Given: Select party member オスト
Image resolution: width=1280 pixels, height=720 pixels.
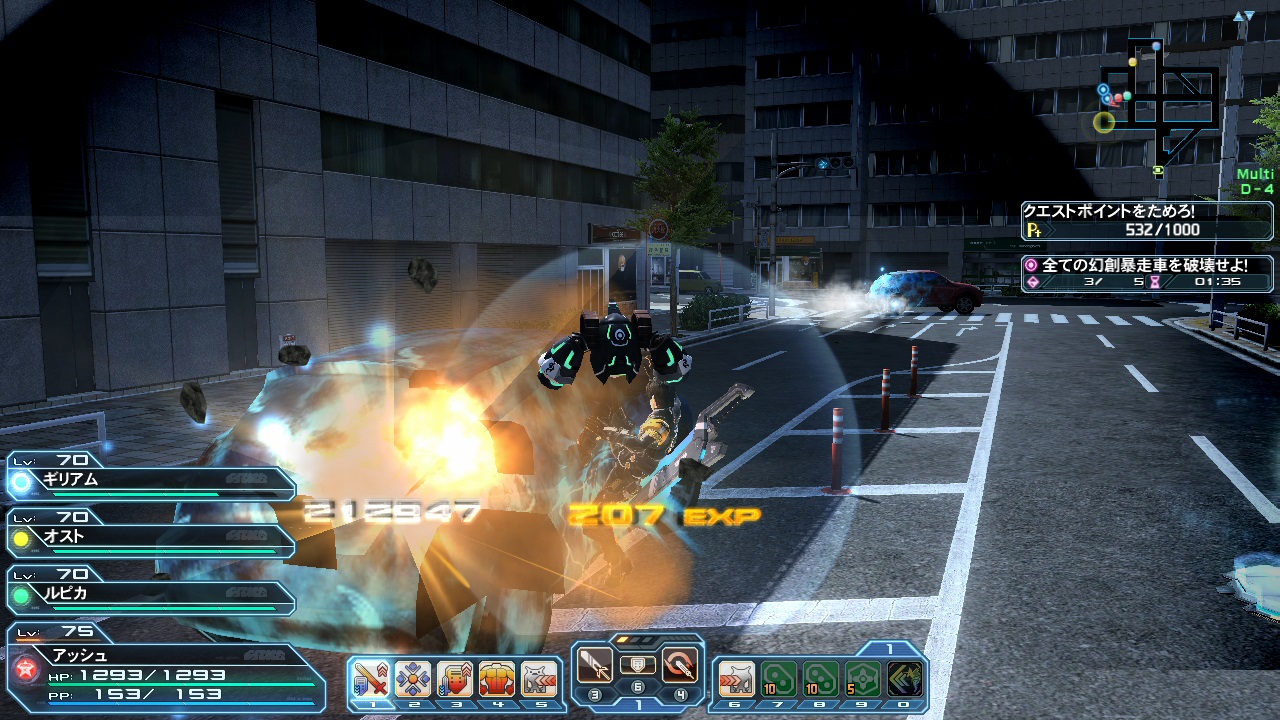Looking at the screenshot, I should coord(150,539).
